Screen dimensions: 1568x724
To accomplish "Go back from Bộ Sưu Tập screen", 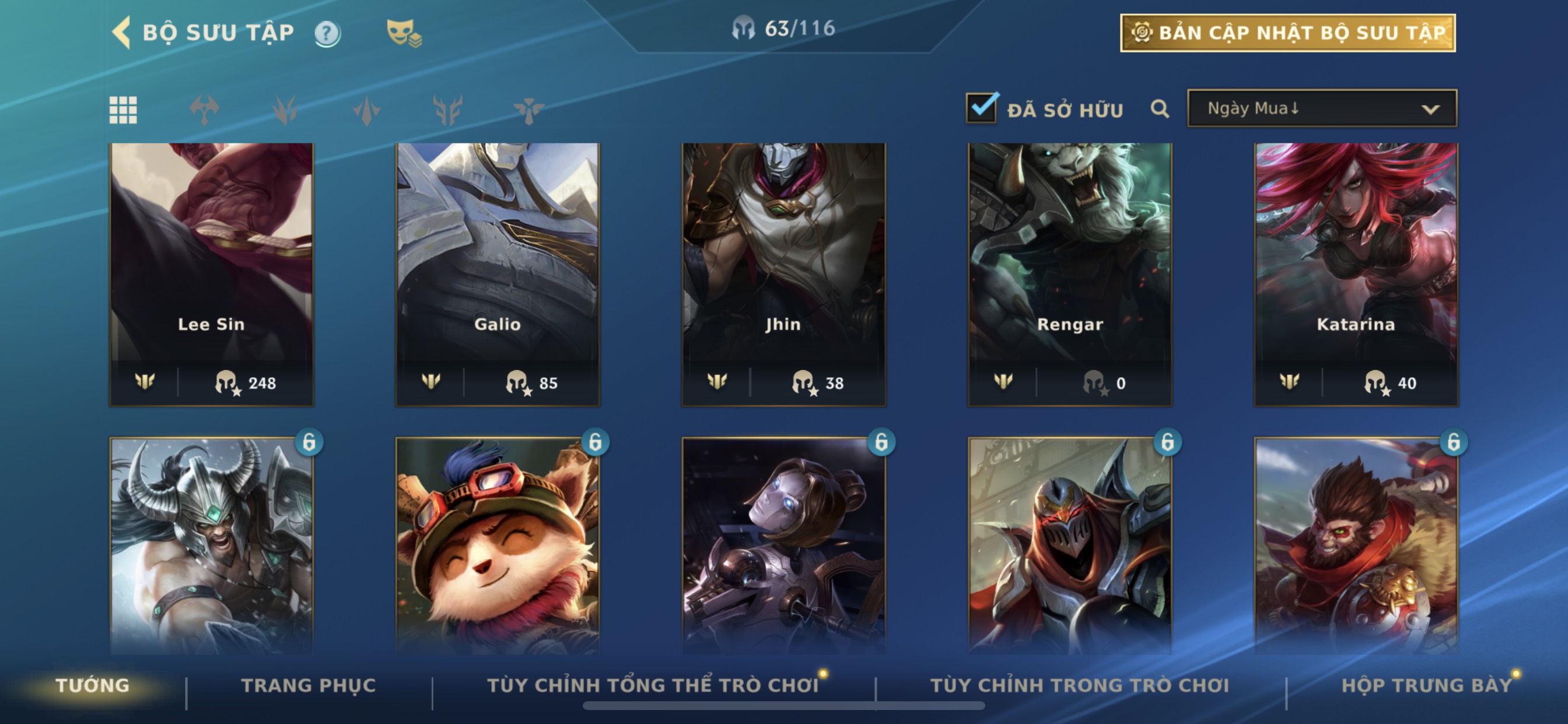I will pyautogui.click(x=122, y=32).
